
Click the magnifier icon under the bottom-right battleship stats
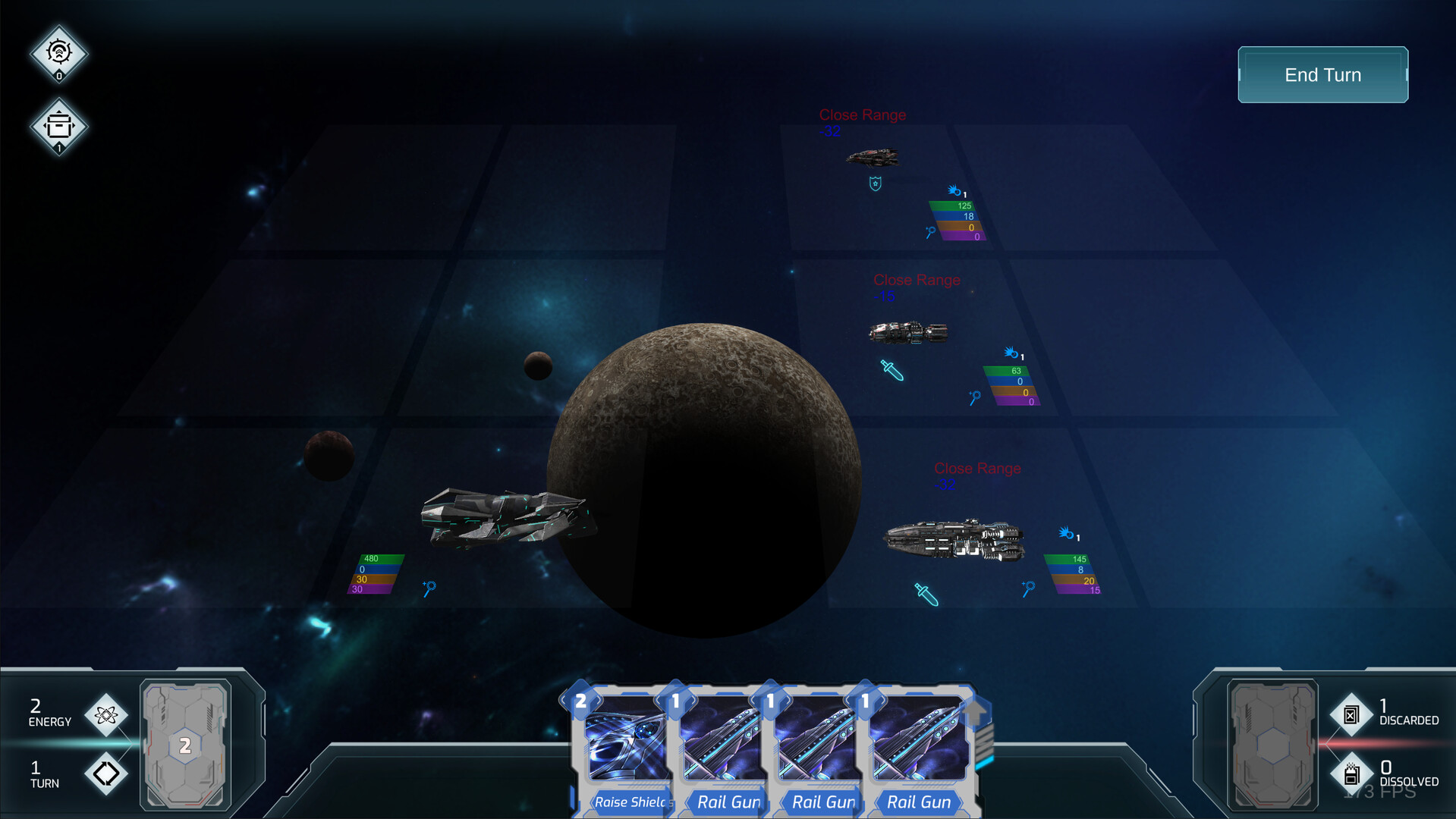(x=1029, y=587)
